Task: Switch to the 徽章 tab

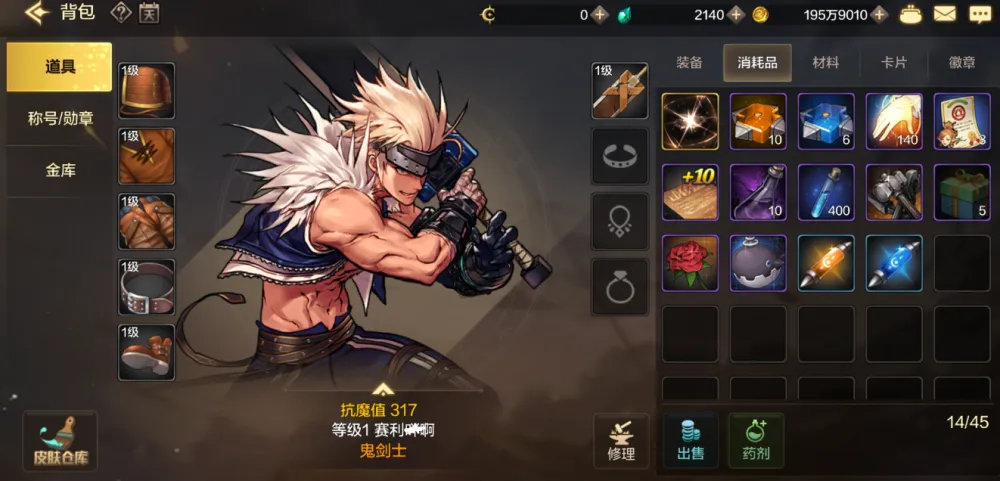Action: pos(961,62)
